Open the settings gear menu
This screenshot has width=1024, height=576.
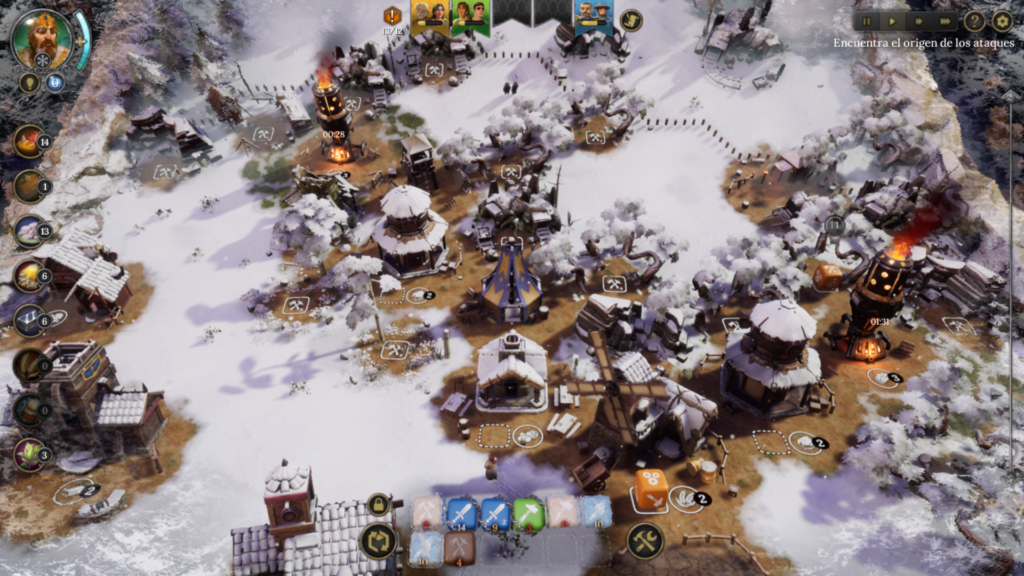[x=1002, y=20]
